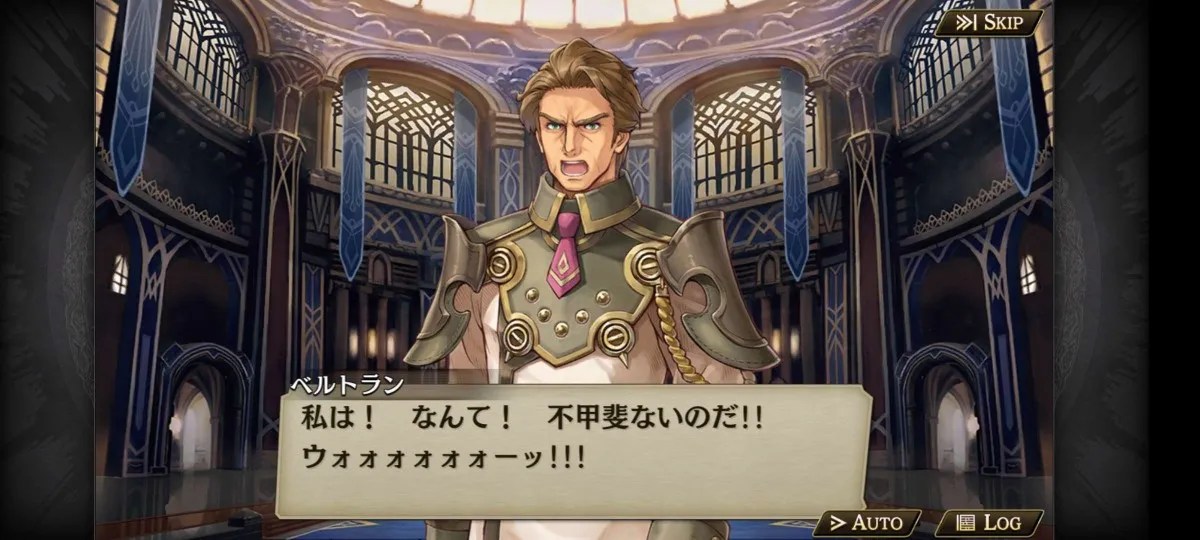Image resolution: width=1200 pixels, height=540 pixels.
Task: Open the dialogue Log
Action: point(989,522)
